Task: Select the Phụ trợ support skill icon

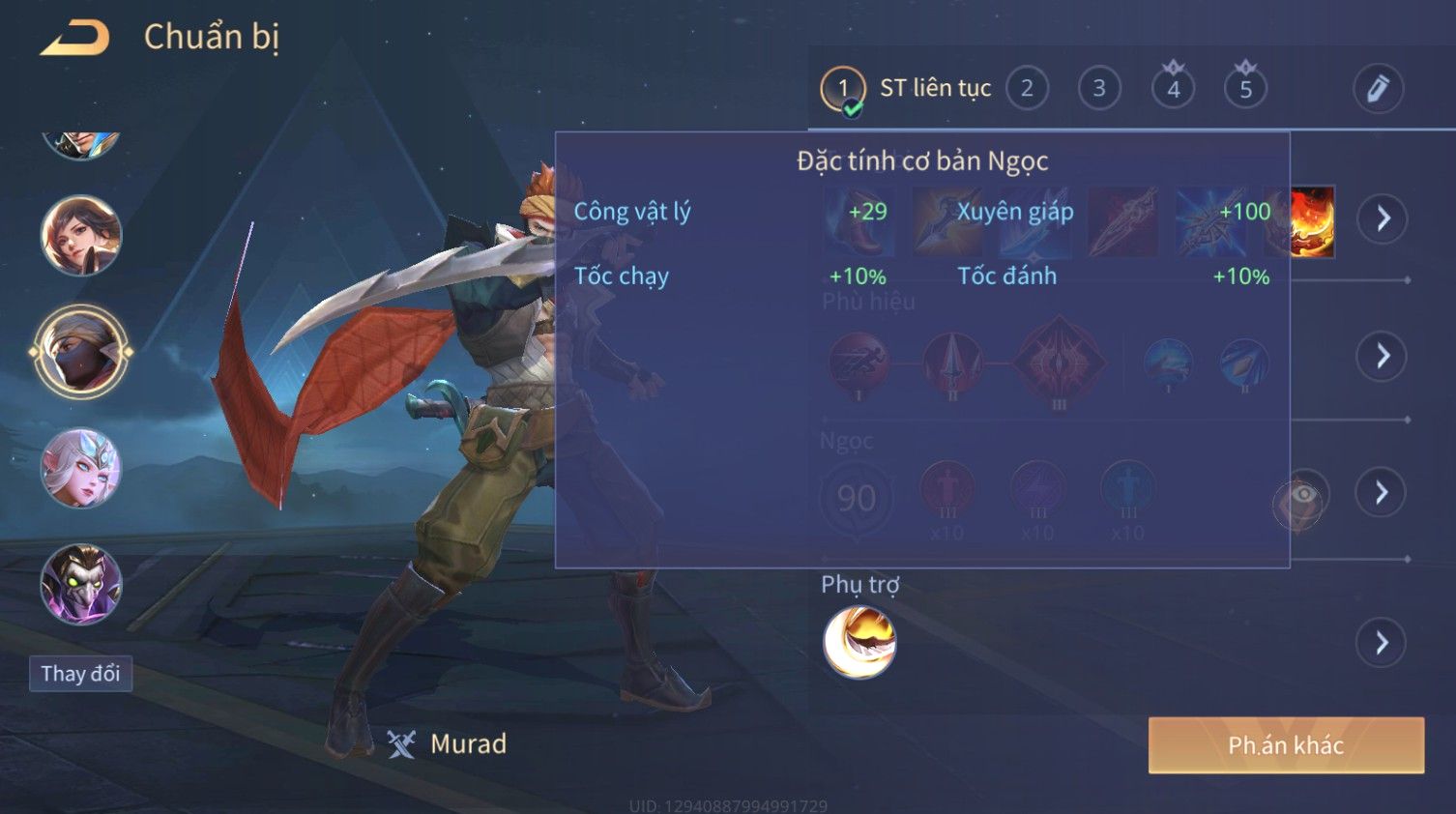Action: pos(859,643)
